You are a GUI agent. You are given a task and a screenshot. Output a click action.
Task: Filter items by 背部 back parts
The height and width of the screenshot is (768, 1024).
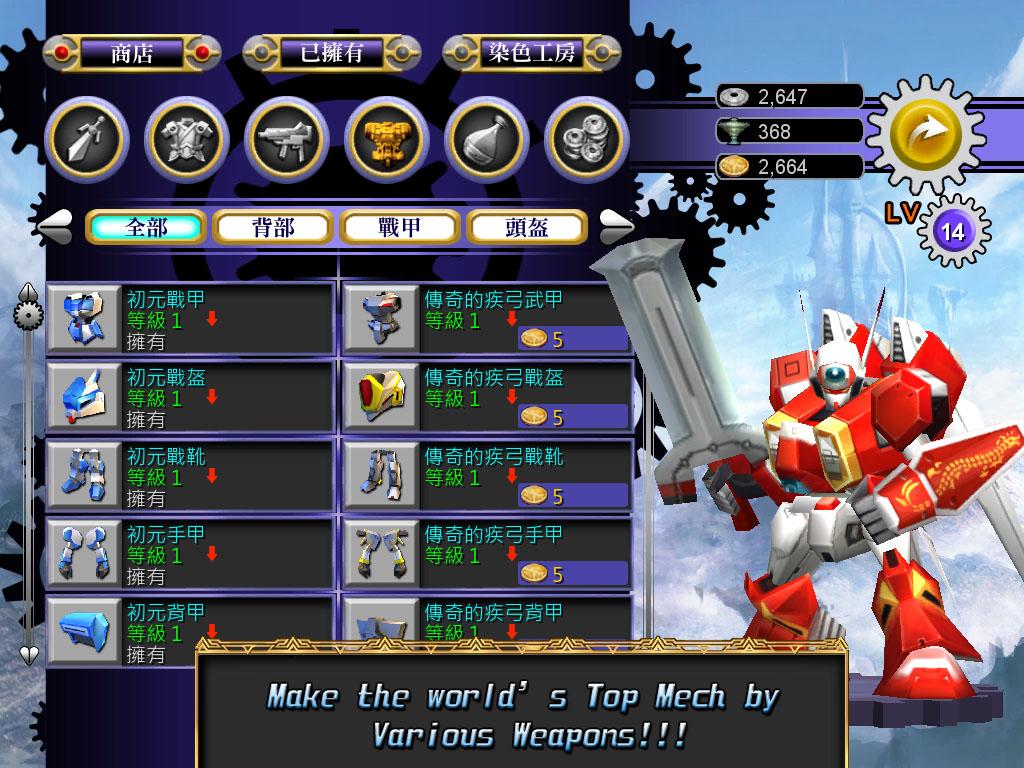click(x=272, y=227)
